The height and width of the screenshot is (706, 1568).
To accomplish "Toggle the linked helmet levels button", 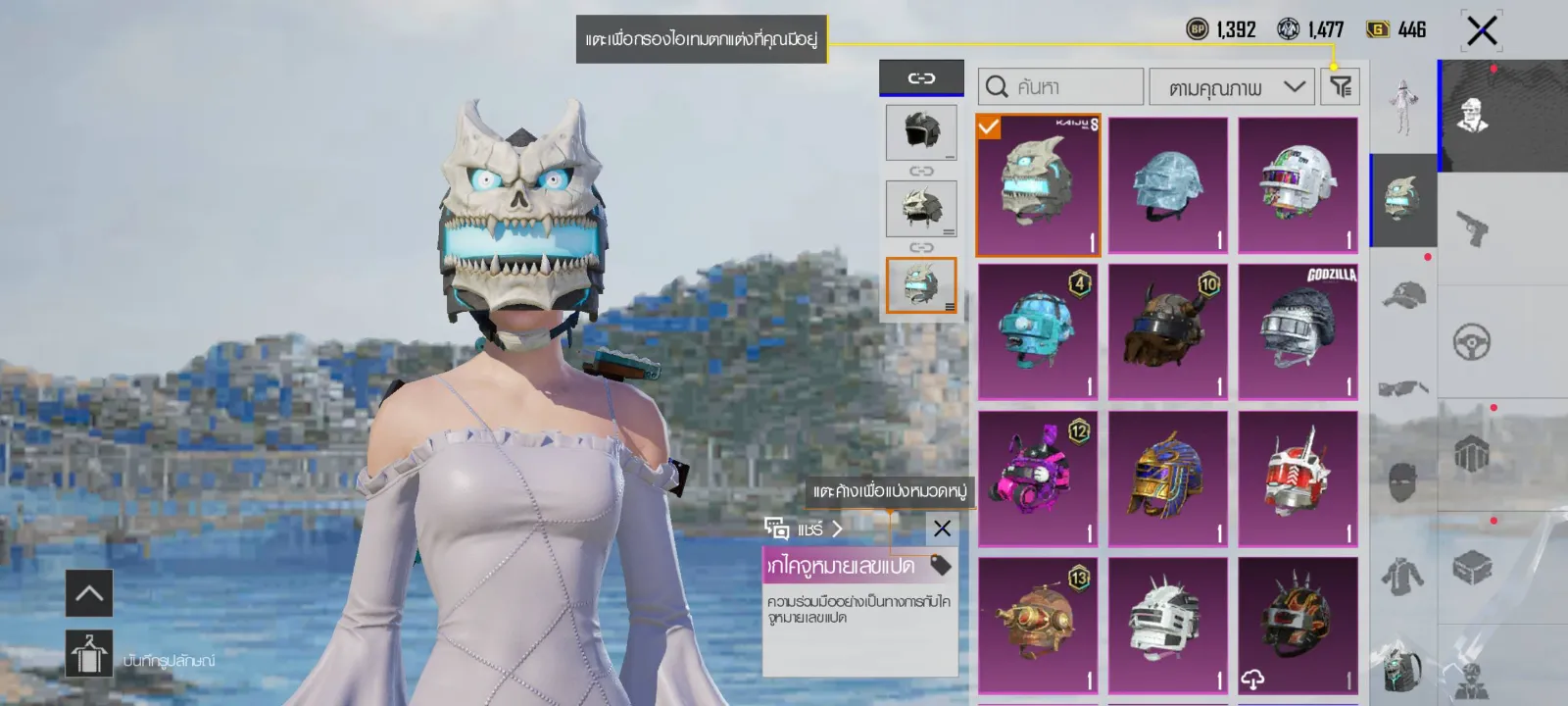I will (921, 77).
